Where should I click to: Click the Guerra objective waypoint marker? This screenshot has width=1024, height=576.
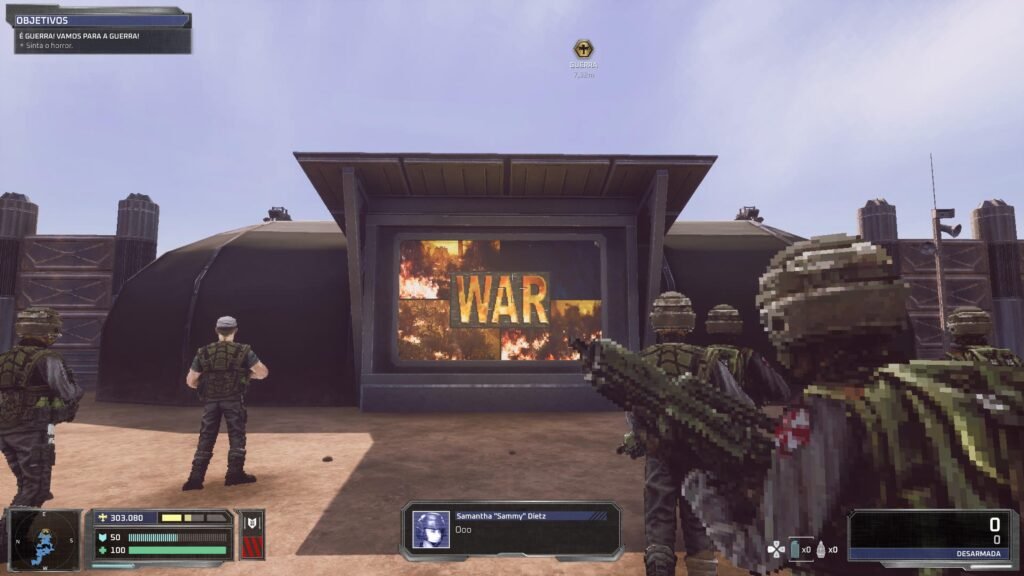pos(583,49)
